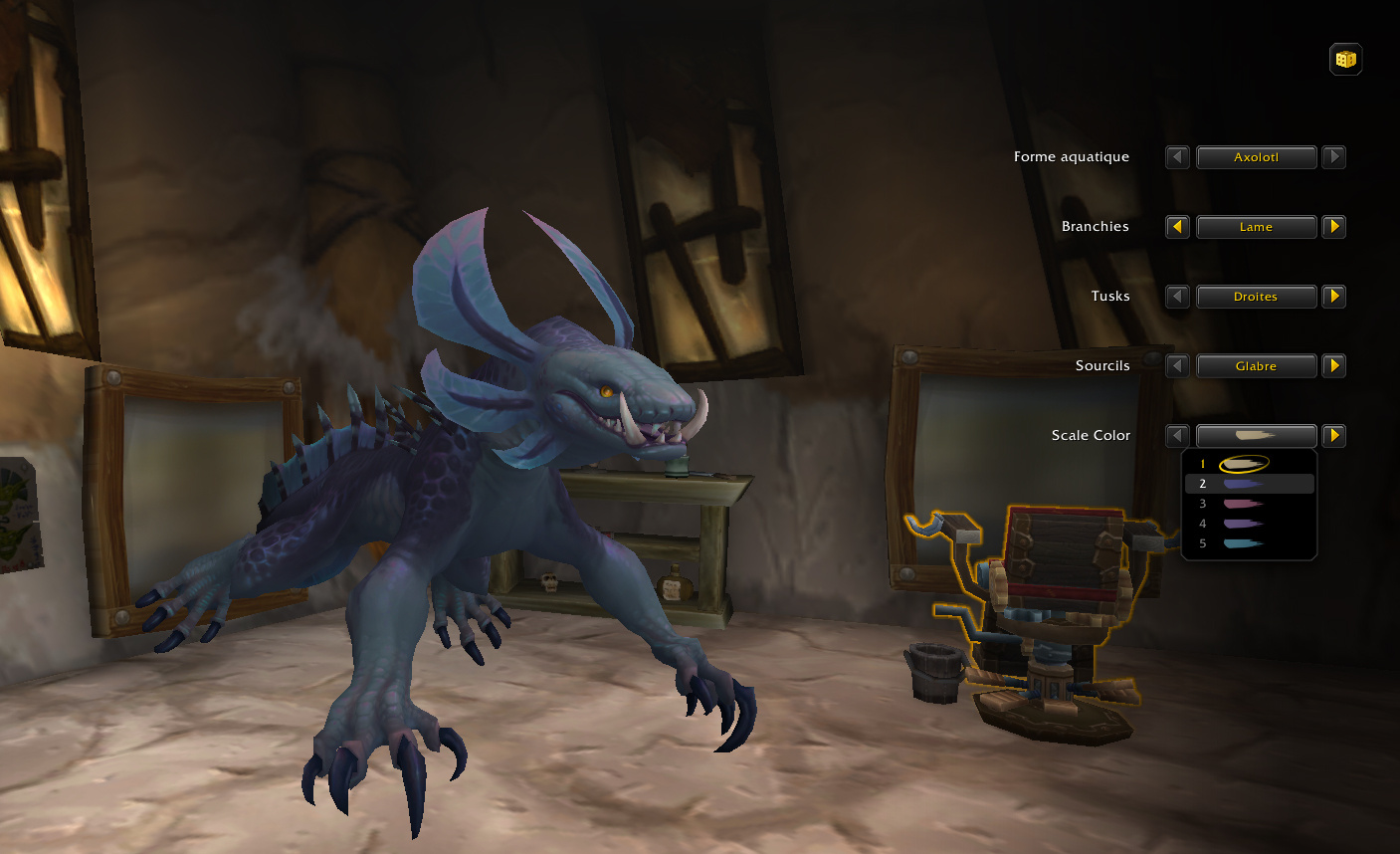Open the Sourcils Glabre dropdown

[1256, 366]
